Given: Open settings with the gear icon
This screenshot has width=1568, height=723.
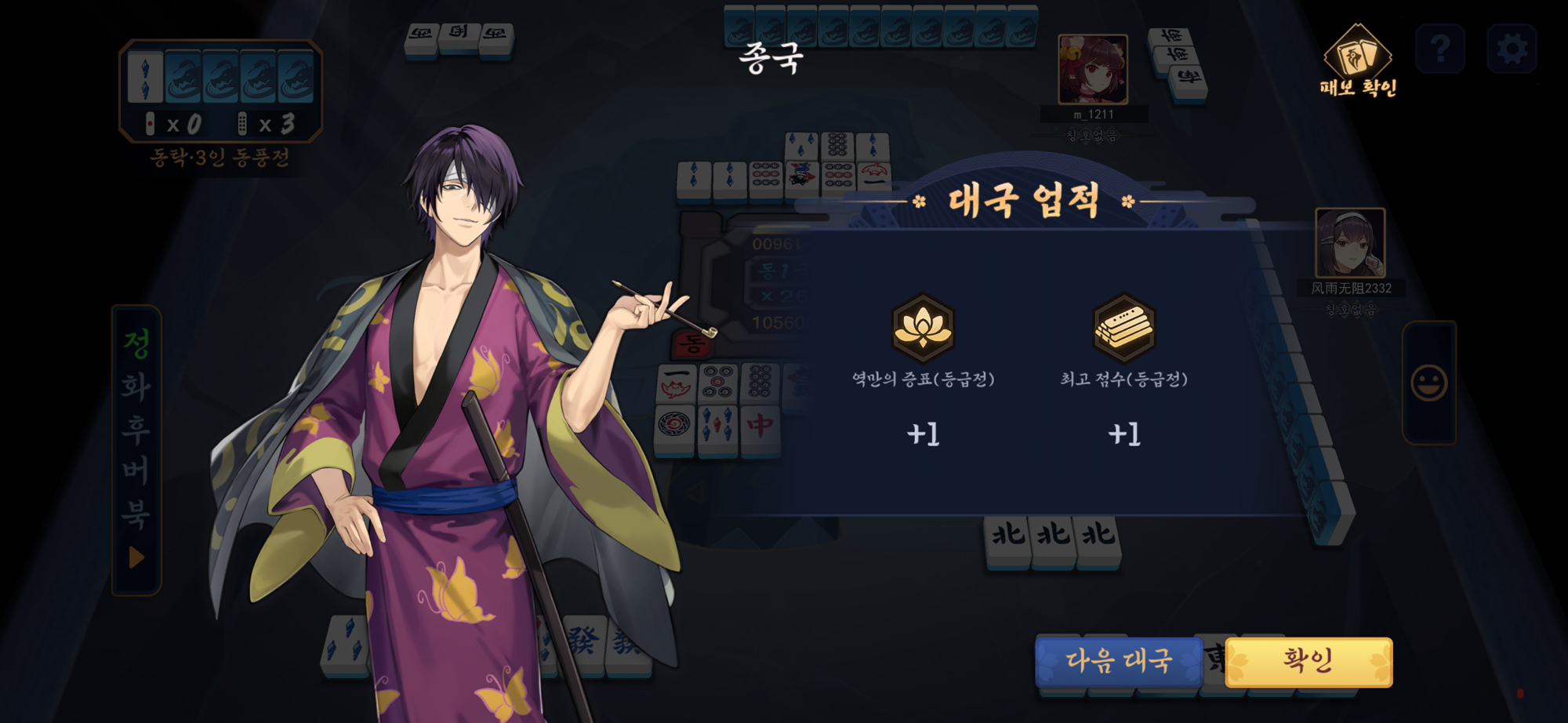Looking at the screenshot, I should tap(1512, 49).
